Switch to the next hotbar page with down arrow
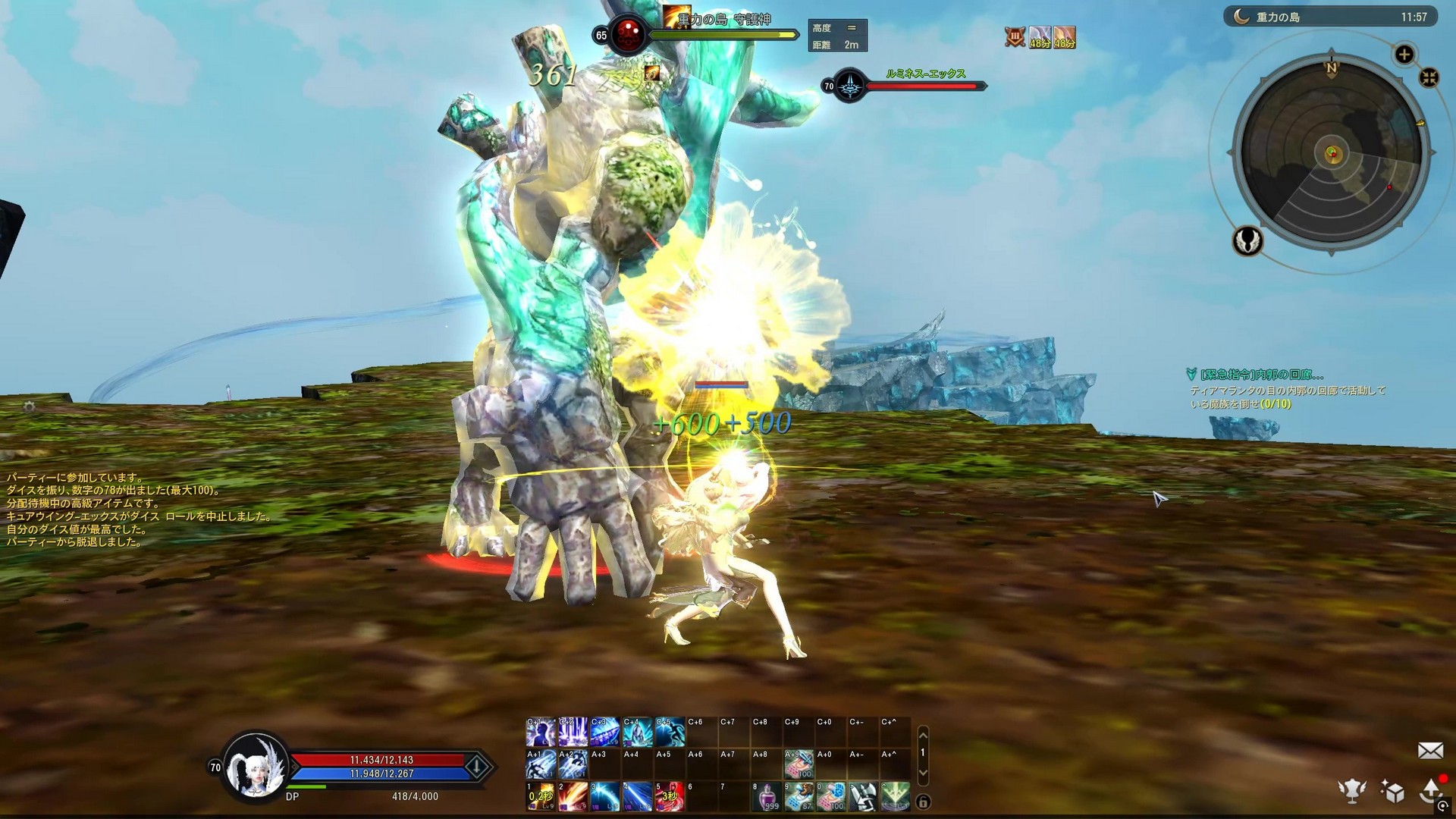 [x=923, y=772]
